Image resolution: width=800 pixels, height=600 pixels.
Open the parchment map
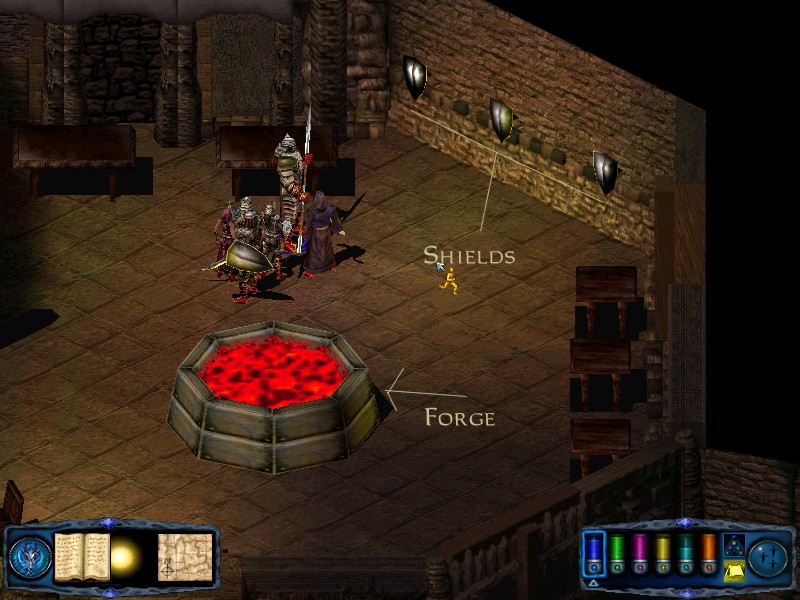coord(185,555)
